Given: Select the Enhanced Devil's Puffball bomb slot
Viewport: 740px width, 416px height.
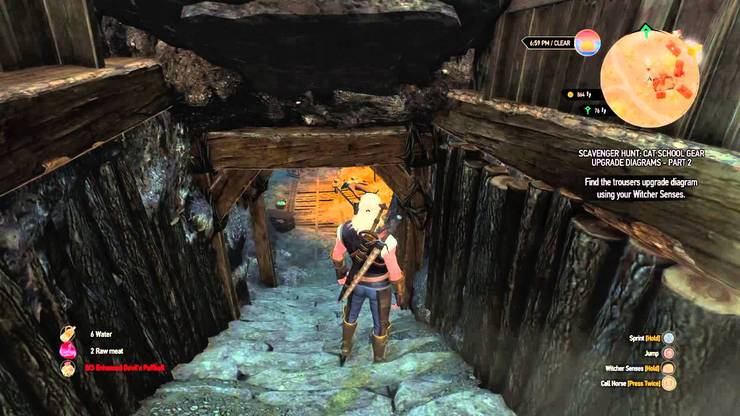Looking at the screenshot, I should click(x=68, y=368).
